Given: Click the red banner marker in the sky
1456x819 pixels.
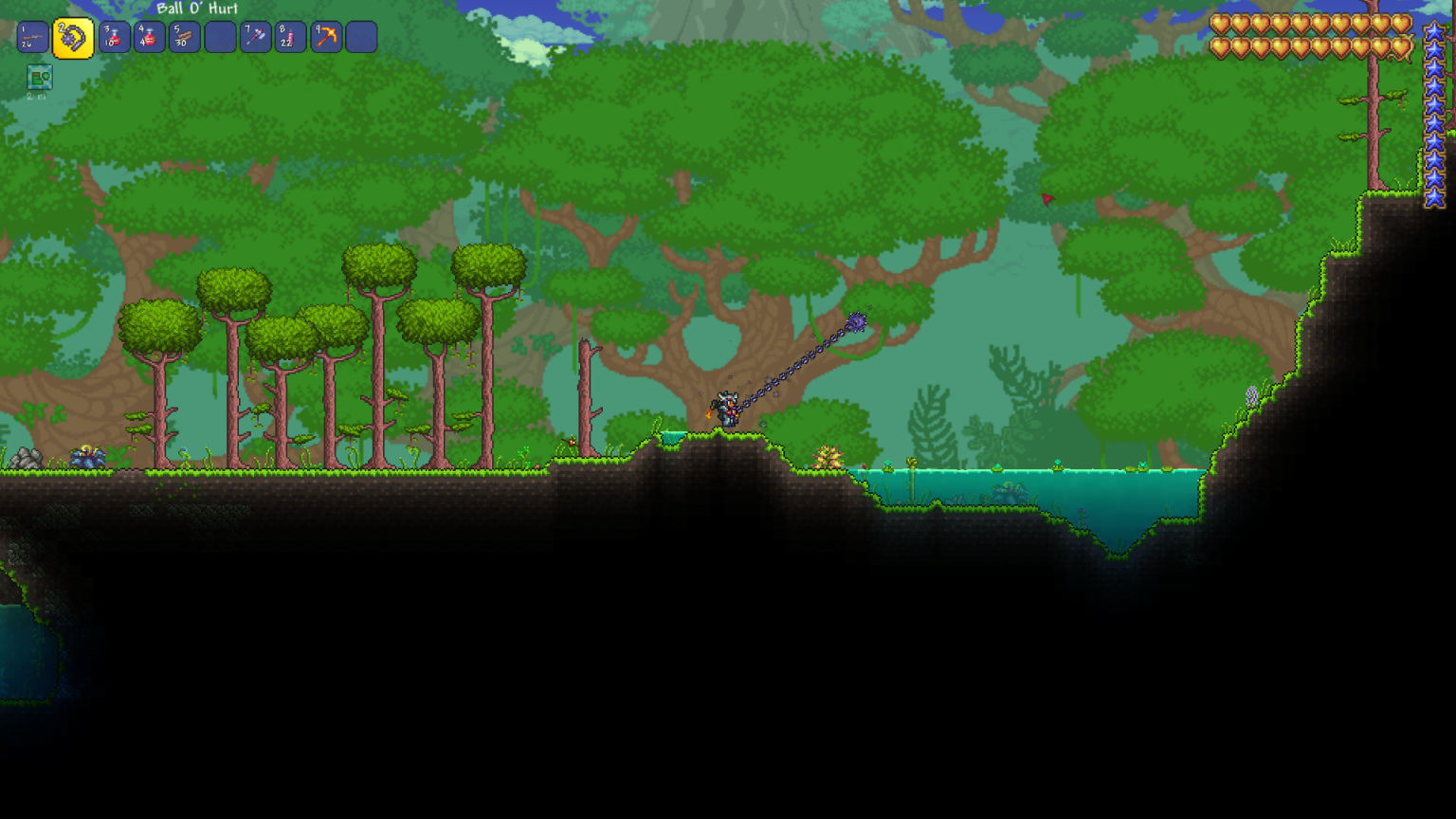Looking at the screenshot, I should 1046,197.
